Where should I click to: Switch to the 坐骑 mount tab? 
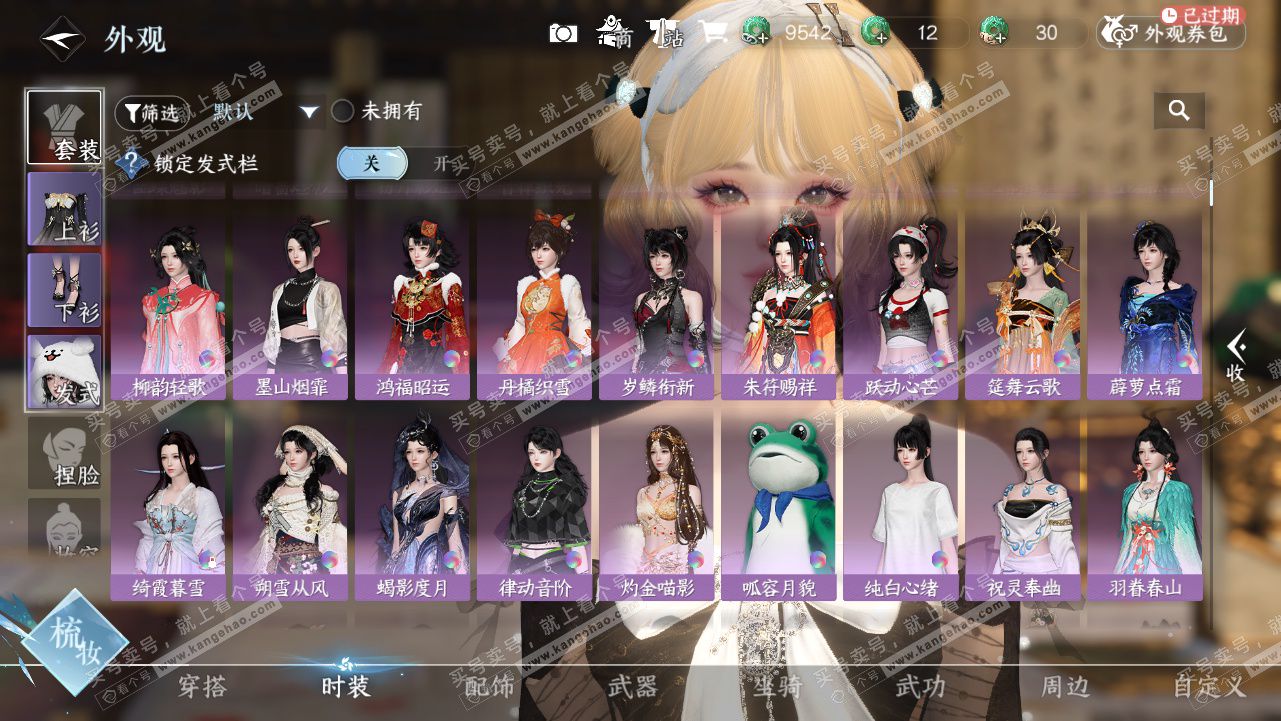pyautogui.click(x=777, y=687)
